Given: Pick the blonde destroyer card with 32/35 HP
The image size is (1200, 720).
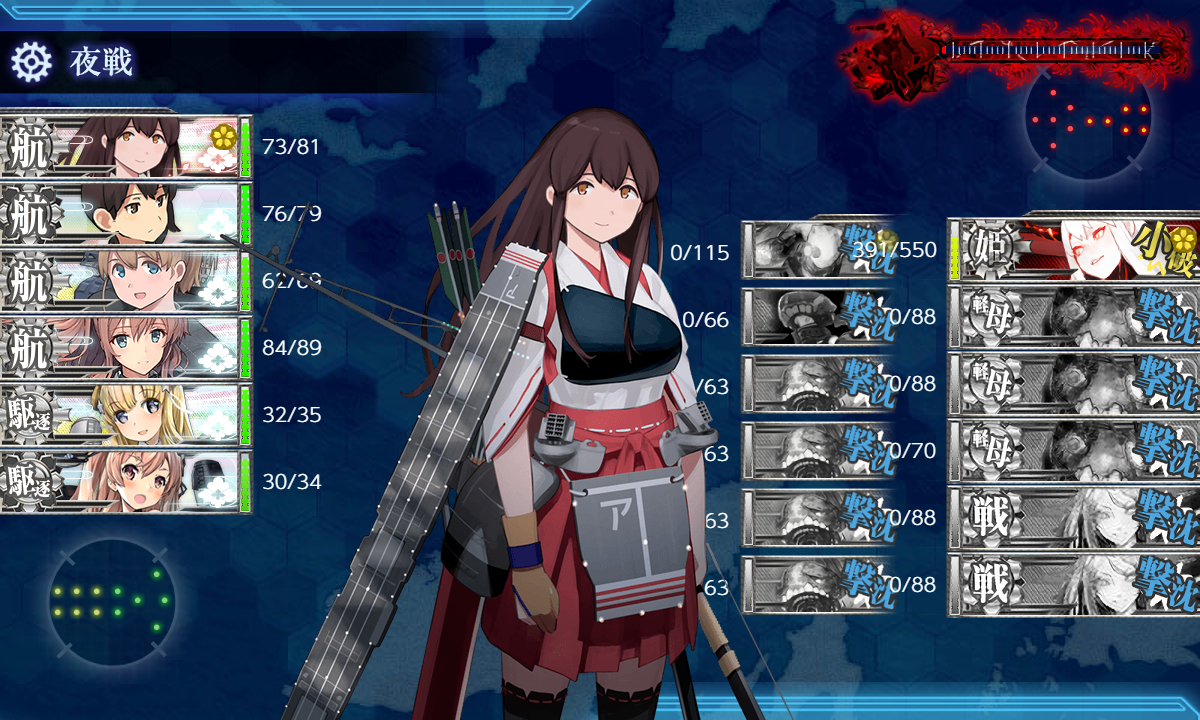Looking at the screenshot, I should [x=125, y=414].
